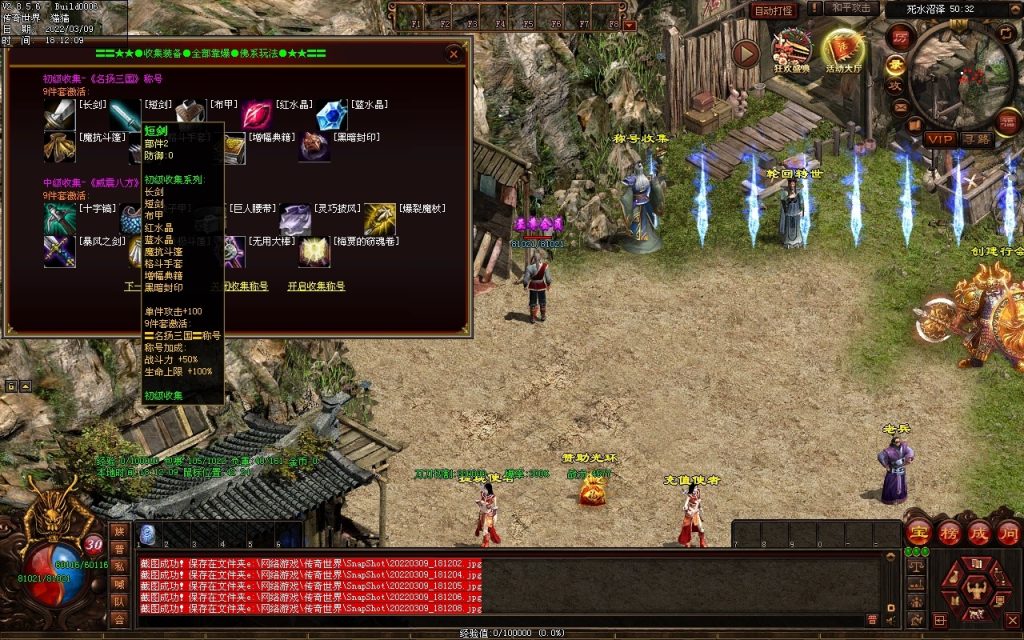Viewport: 1024px width, 640px height.
Task: Click the circular minimap
Action: (962, 70)
